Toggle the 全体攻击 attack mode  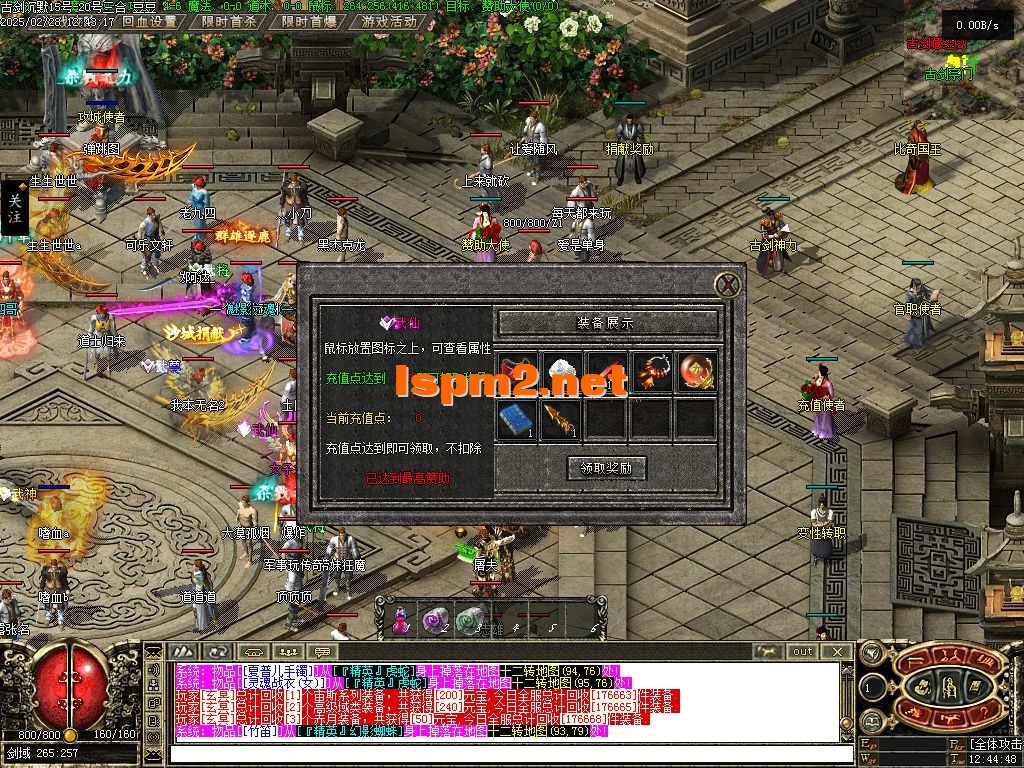click(x=995, y=745)
